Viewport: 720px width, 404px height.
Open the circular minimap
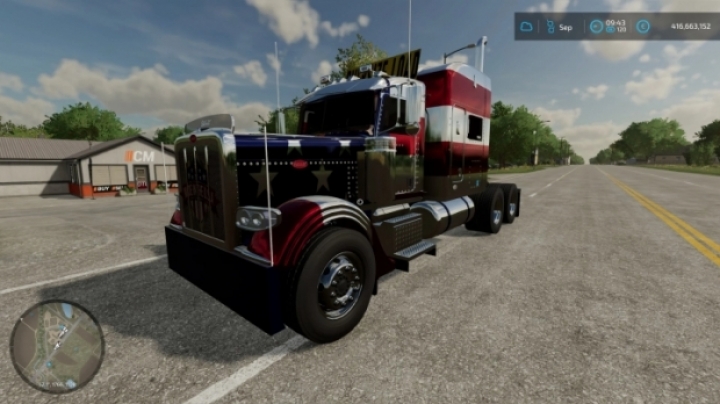[57, 347]
